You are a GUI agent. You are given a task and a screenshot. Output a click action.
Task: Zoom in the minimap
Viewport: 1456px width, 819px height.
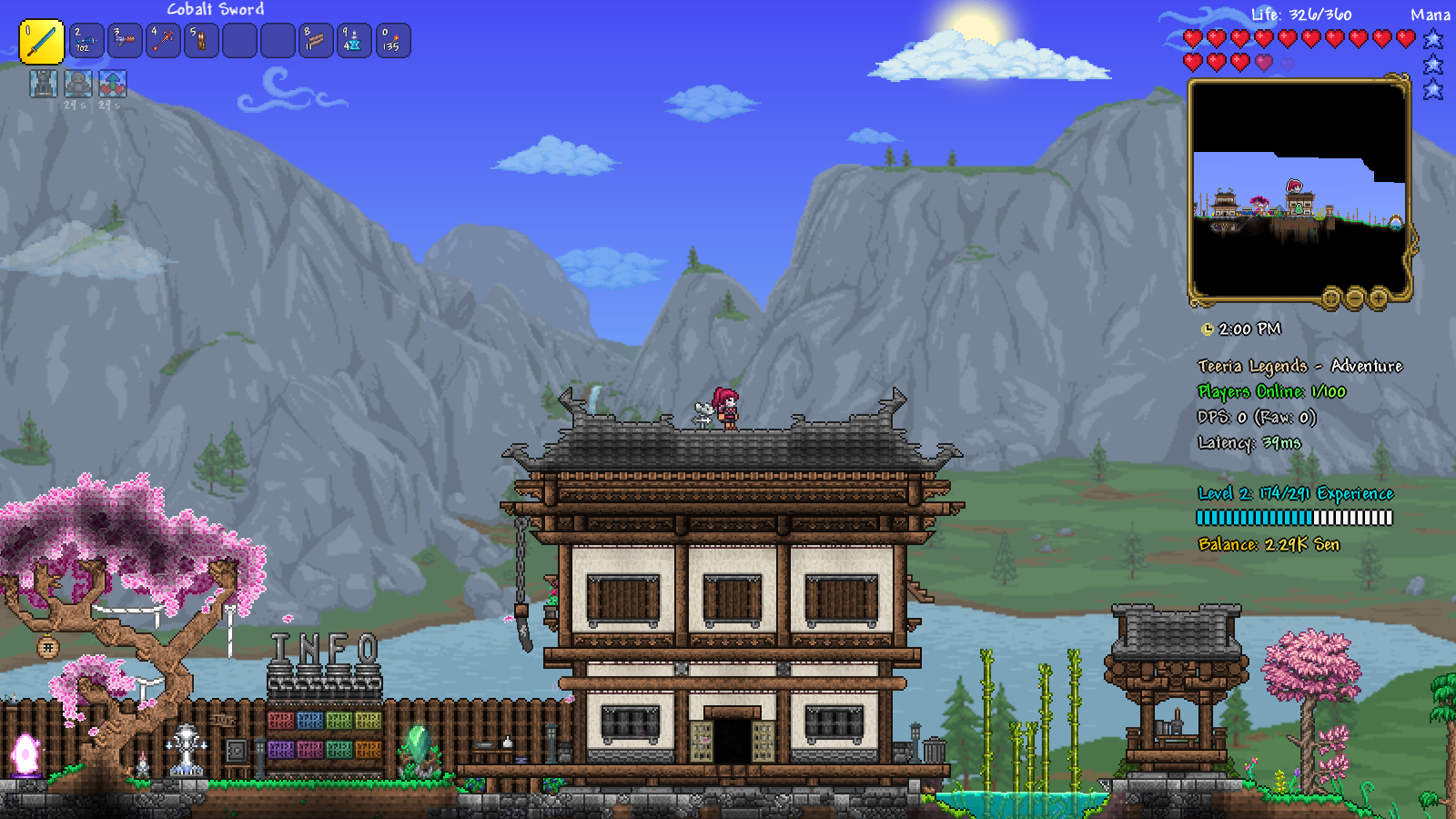(1379, 298)
